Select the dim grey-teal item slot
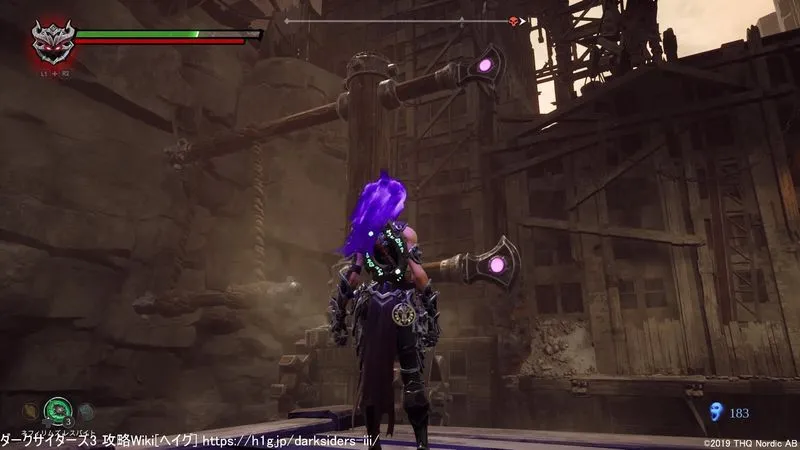800x450 pixels. pyautogui.click(x=86, y=410)
